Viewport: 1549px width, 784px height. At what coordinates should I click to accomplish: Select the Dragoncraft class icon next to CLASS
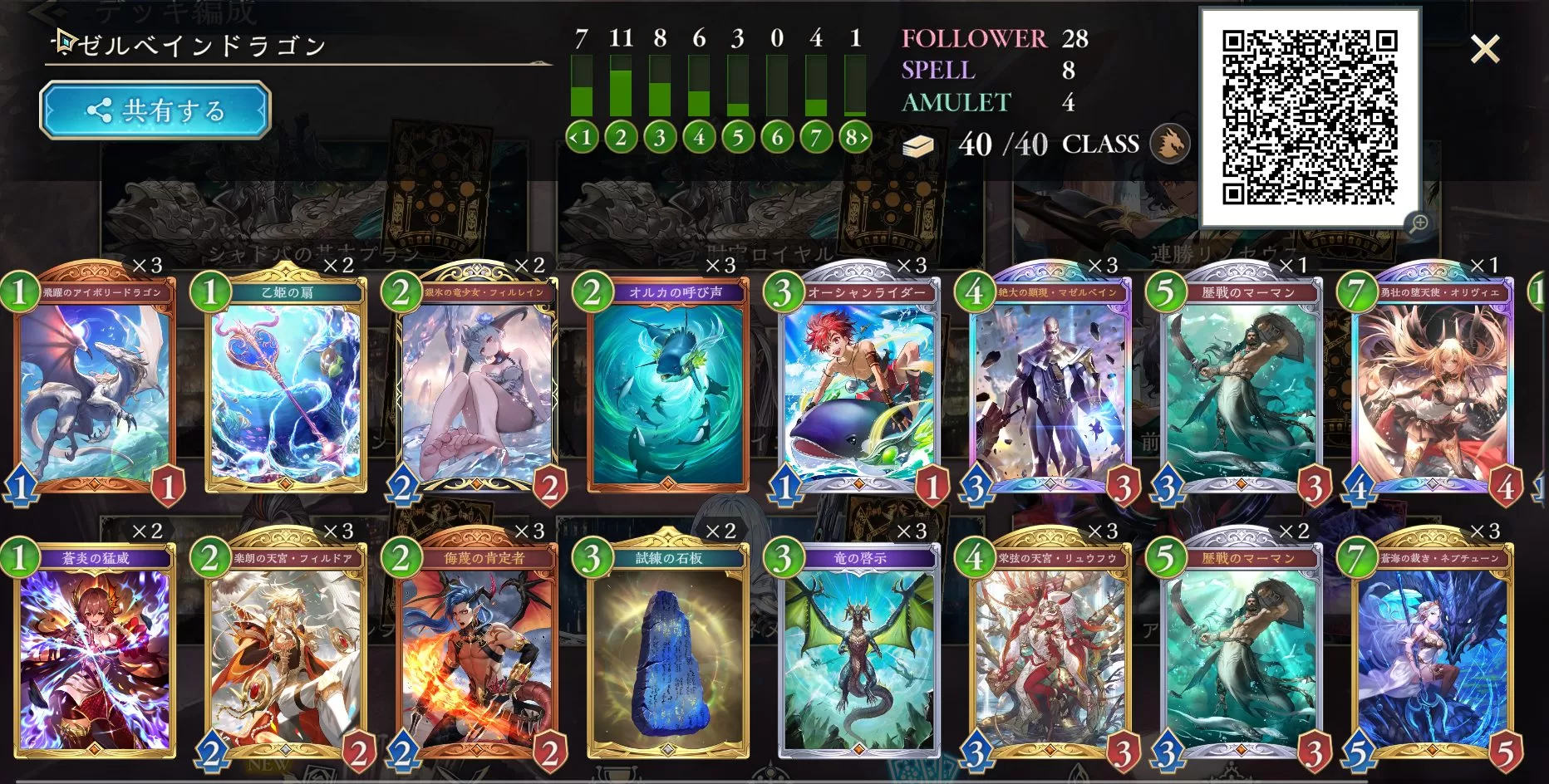[x=1172, y=143]
